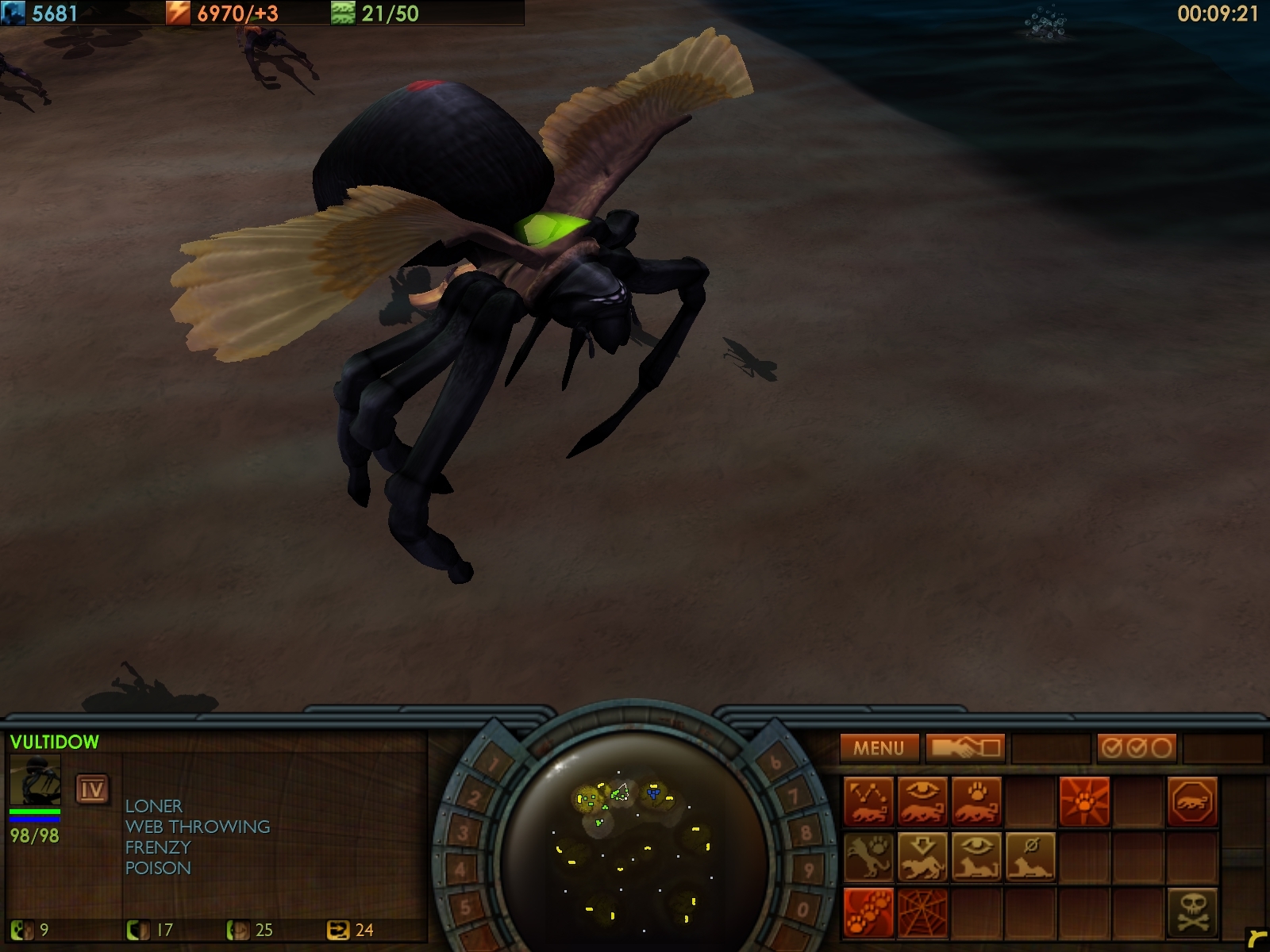
Task: Set the eye-over-sitting-creature stance
Action: 976,857
